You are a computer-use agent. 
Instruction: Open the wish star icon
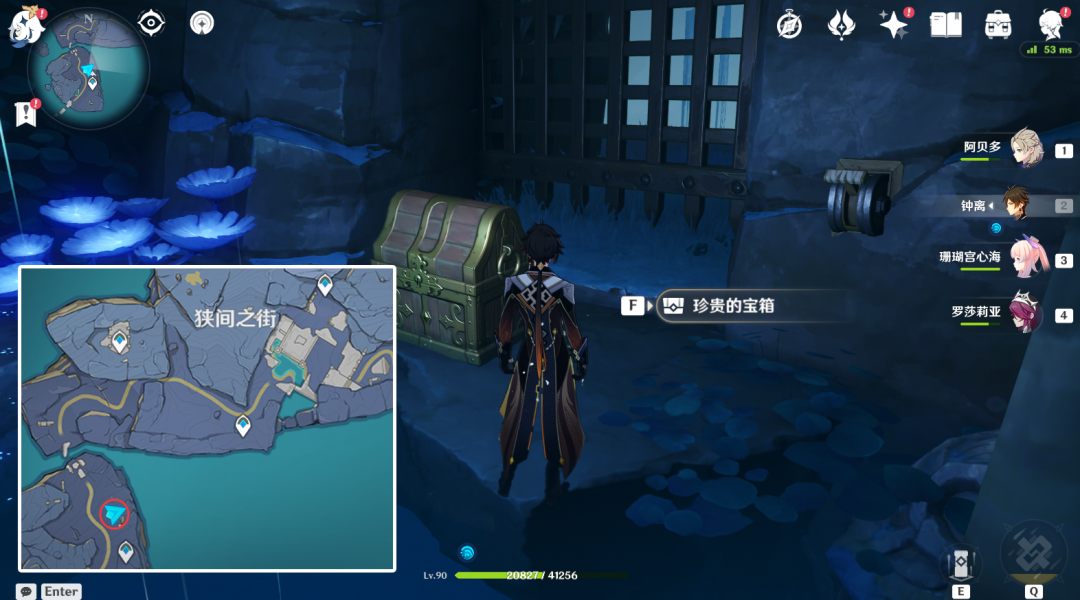[x=893, y=25]
